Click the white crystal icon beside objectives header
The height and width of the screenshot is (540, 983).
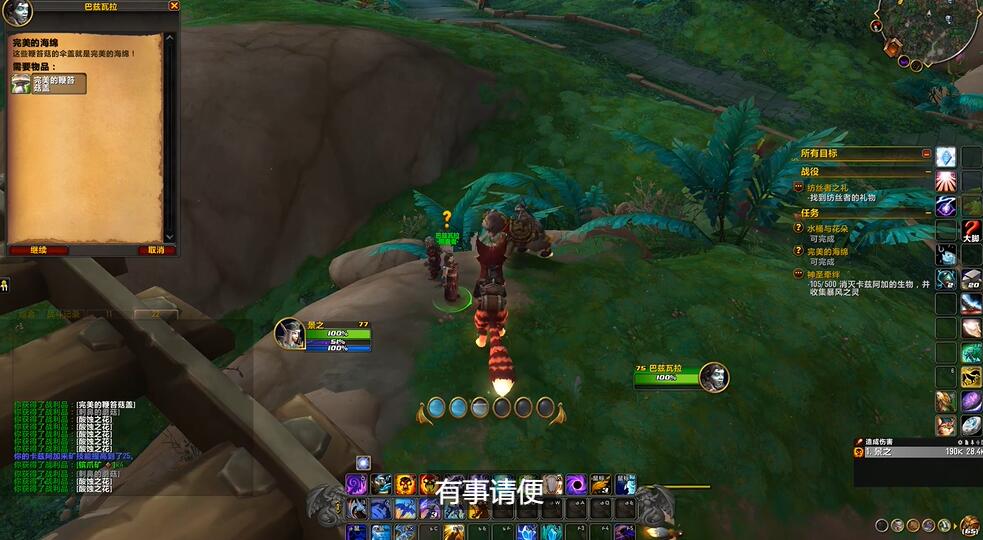coord(946,157)
